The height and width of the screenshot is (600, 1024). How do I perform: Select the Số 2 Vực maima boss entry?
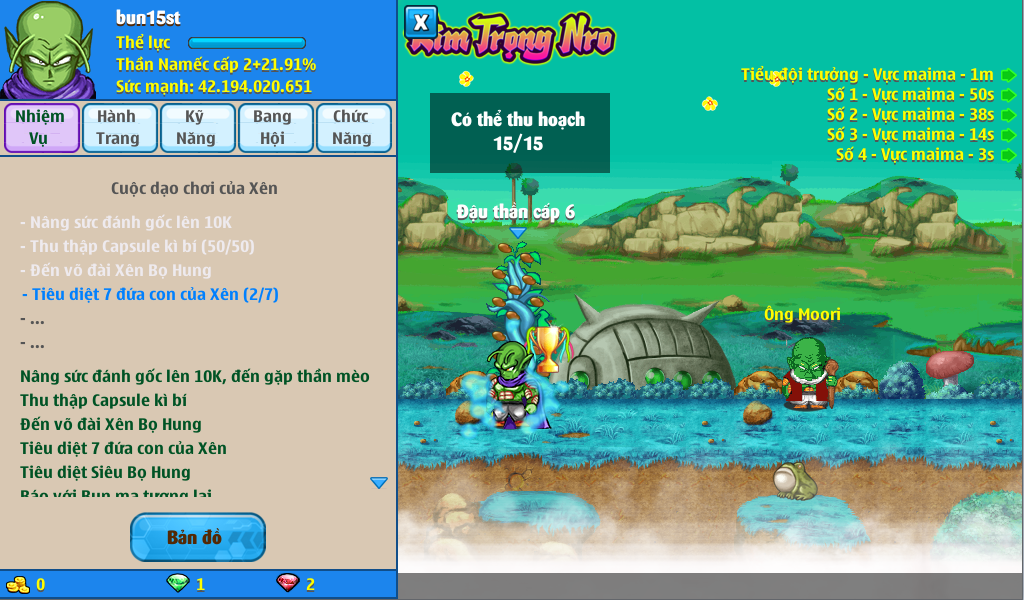pos(1008,115)
